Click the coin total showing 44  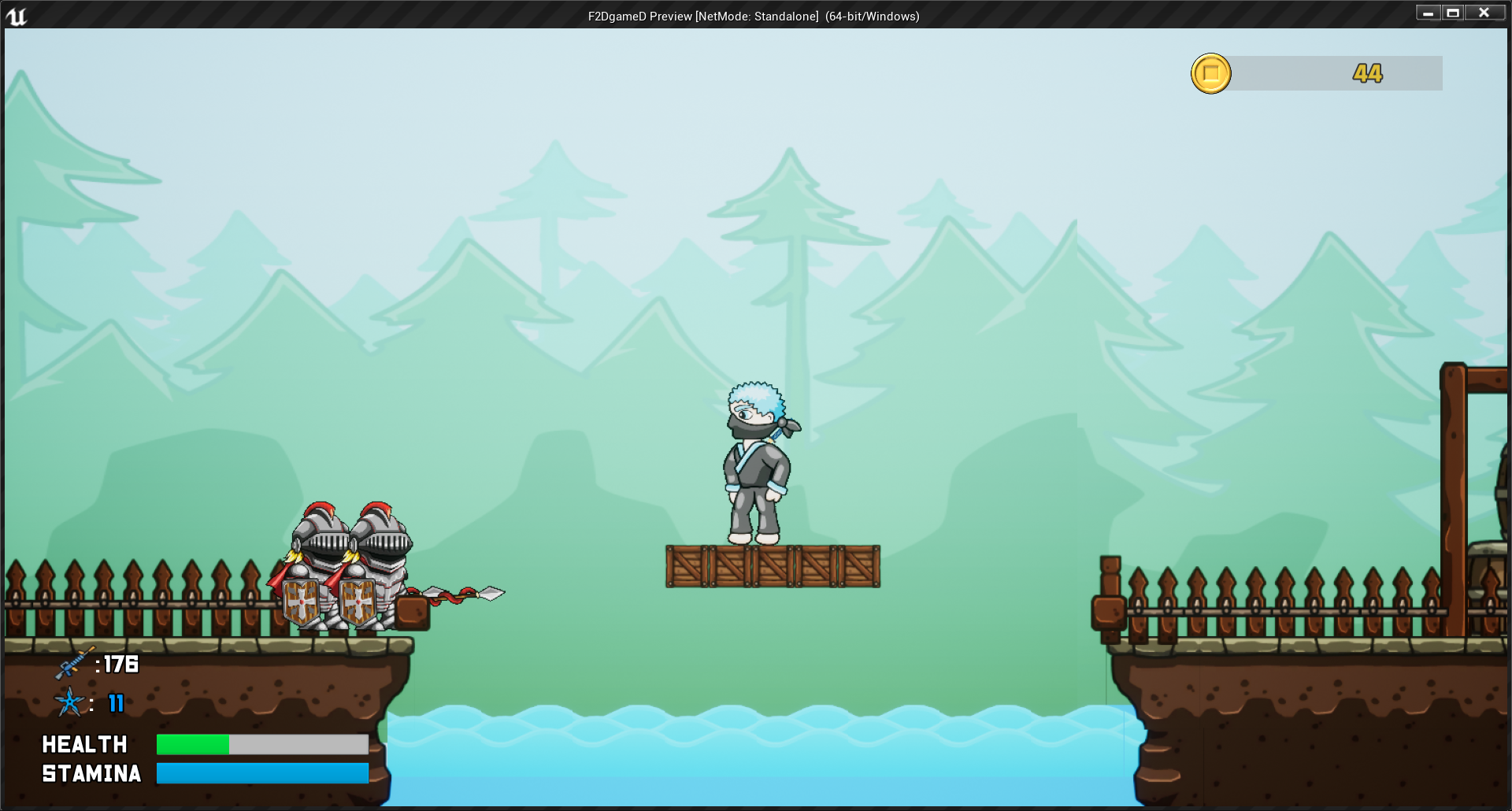click(1366, 73)
